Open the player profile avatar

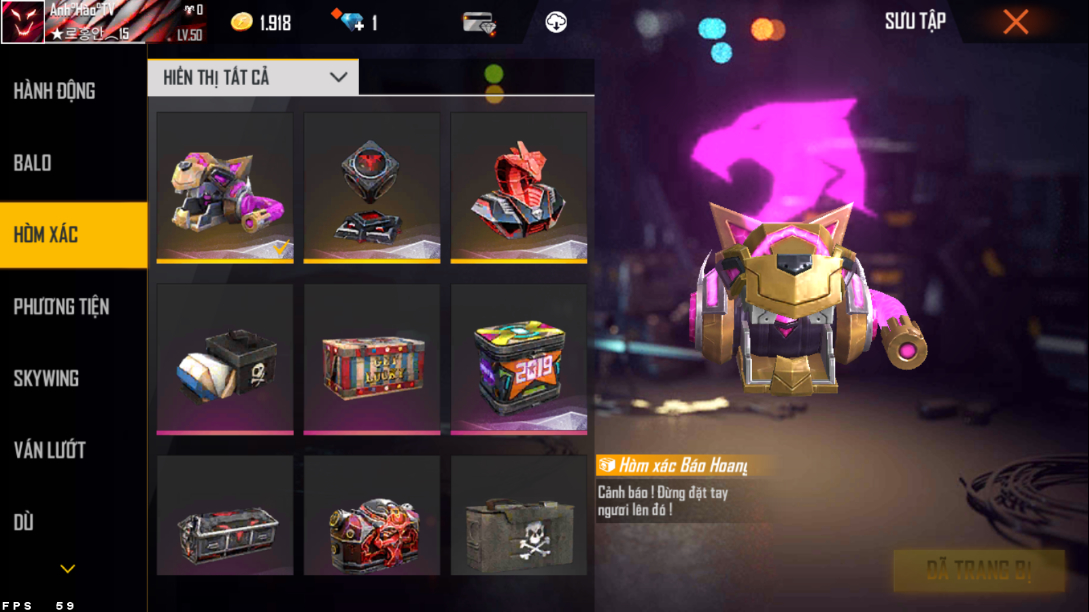tap(23, 22)
